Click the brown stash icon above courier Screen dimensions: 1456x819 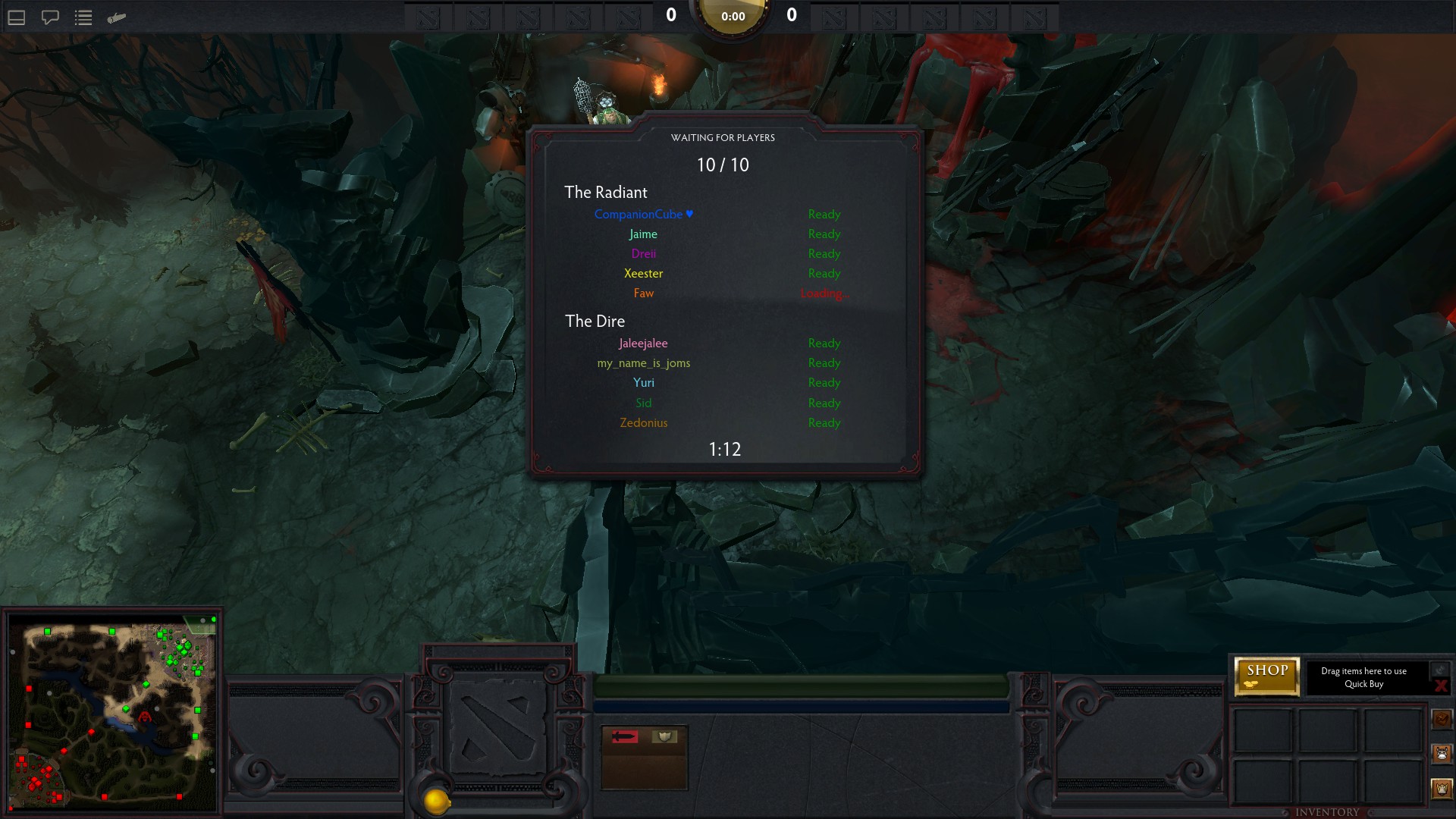(1442, 718)
